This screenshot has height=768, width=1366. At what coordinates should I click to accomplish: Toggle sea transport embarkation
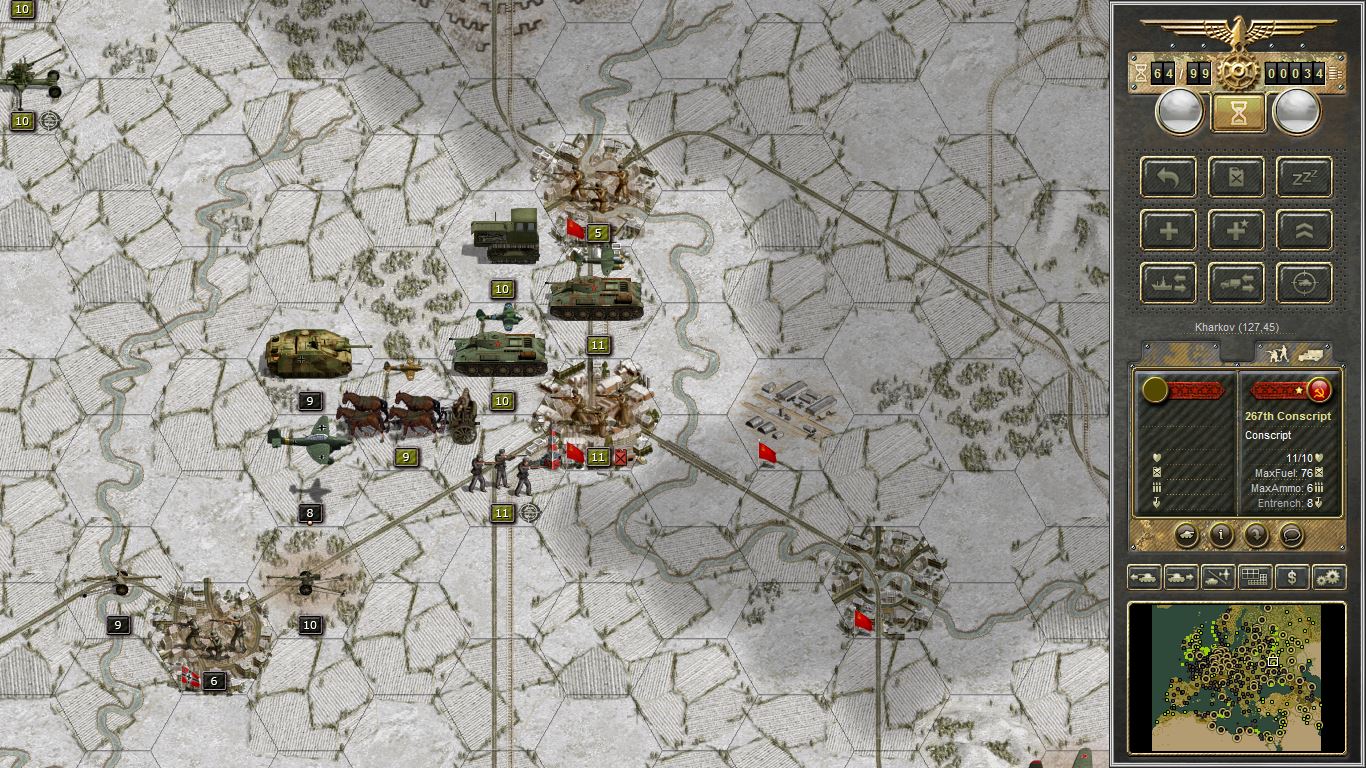coord(1168,283)
